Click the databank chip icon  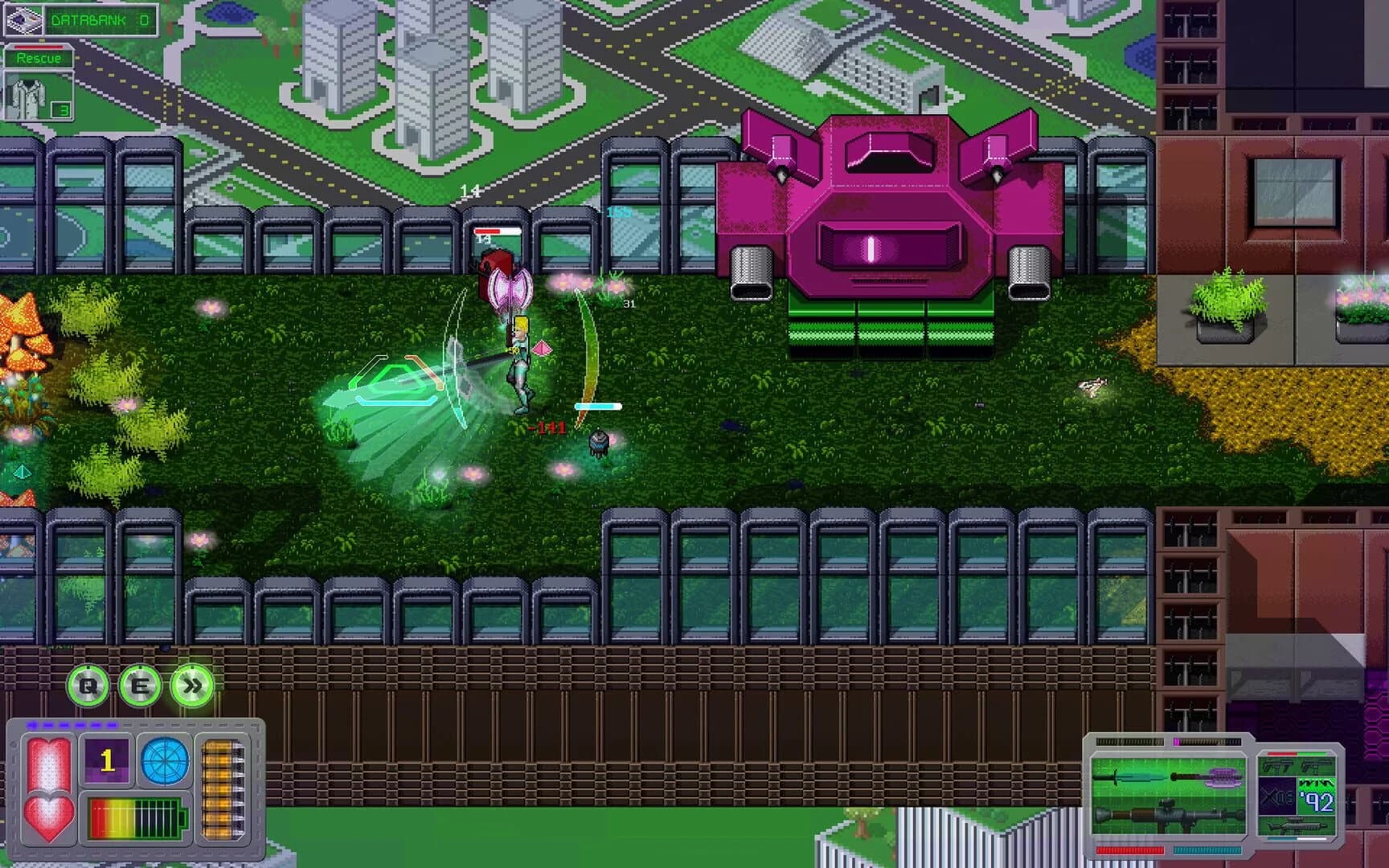(x=24, y=18)
